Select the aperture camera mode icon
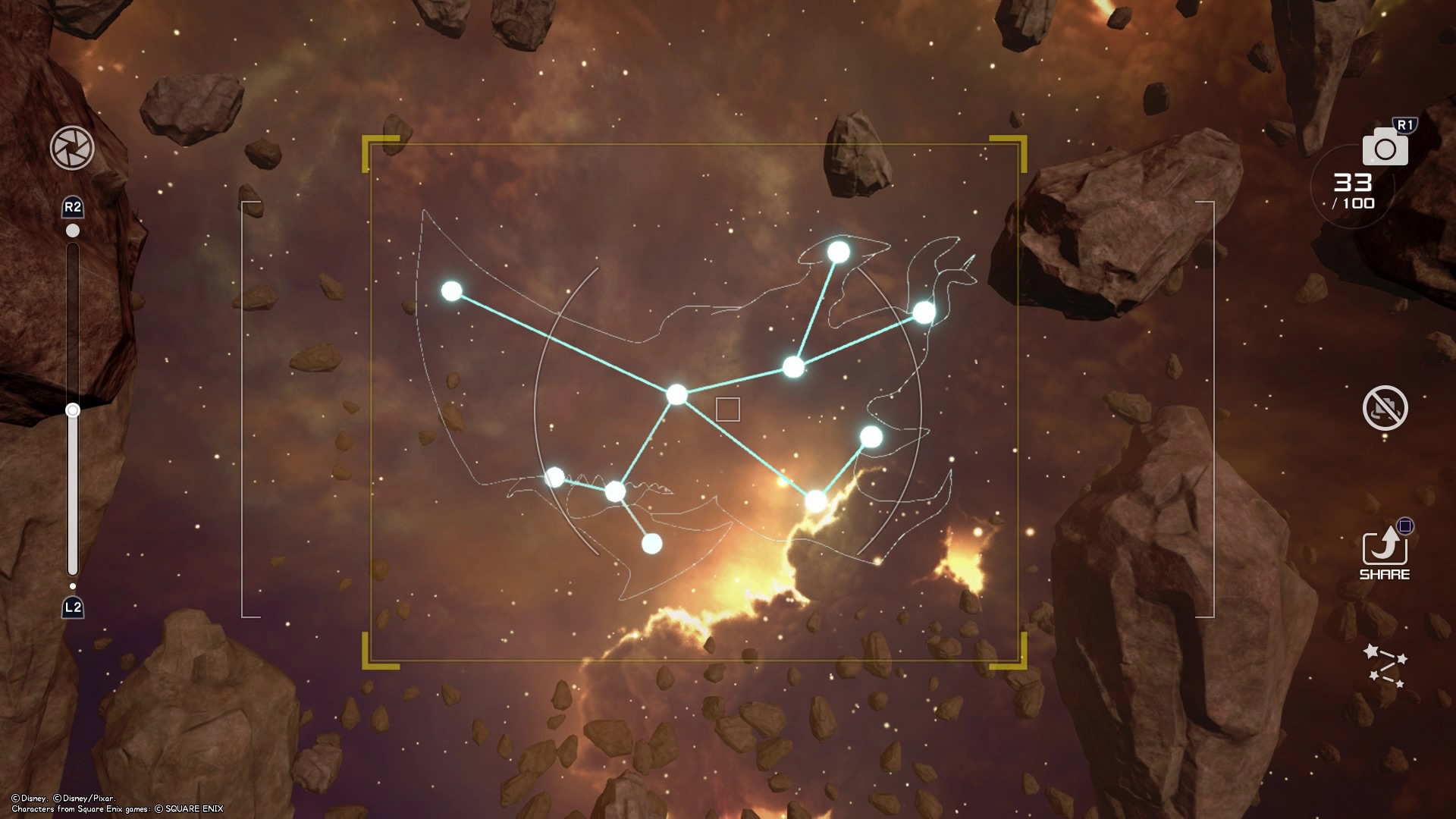The width and height of the screenshot is (1456, 819). pos(74,146)
